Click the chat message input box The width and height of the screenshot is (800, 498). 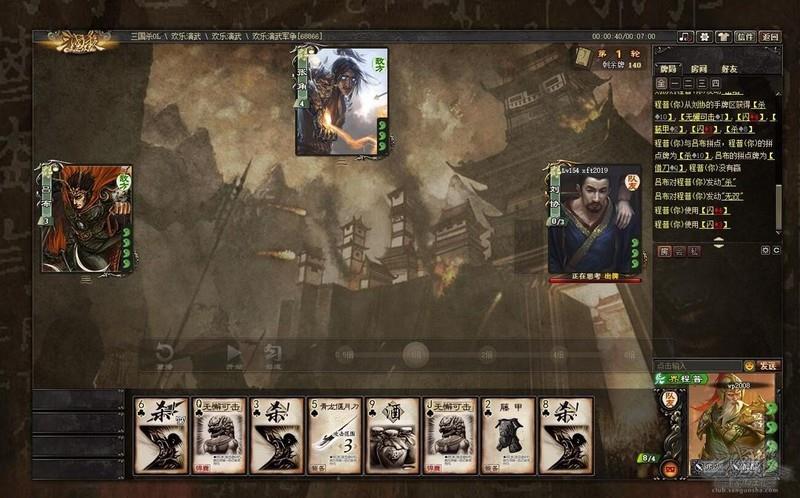(697, 366)
